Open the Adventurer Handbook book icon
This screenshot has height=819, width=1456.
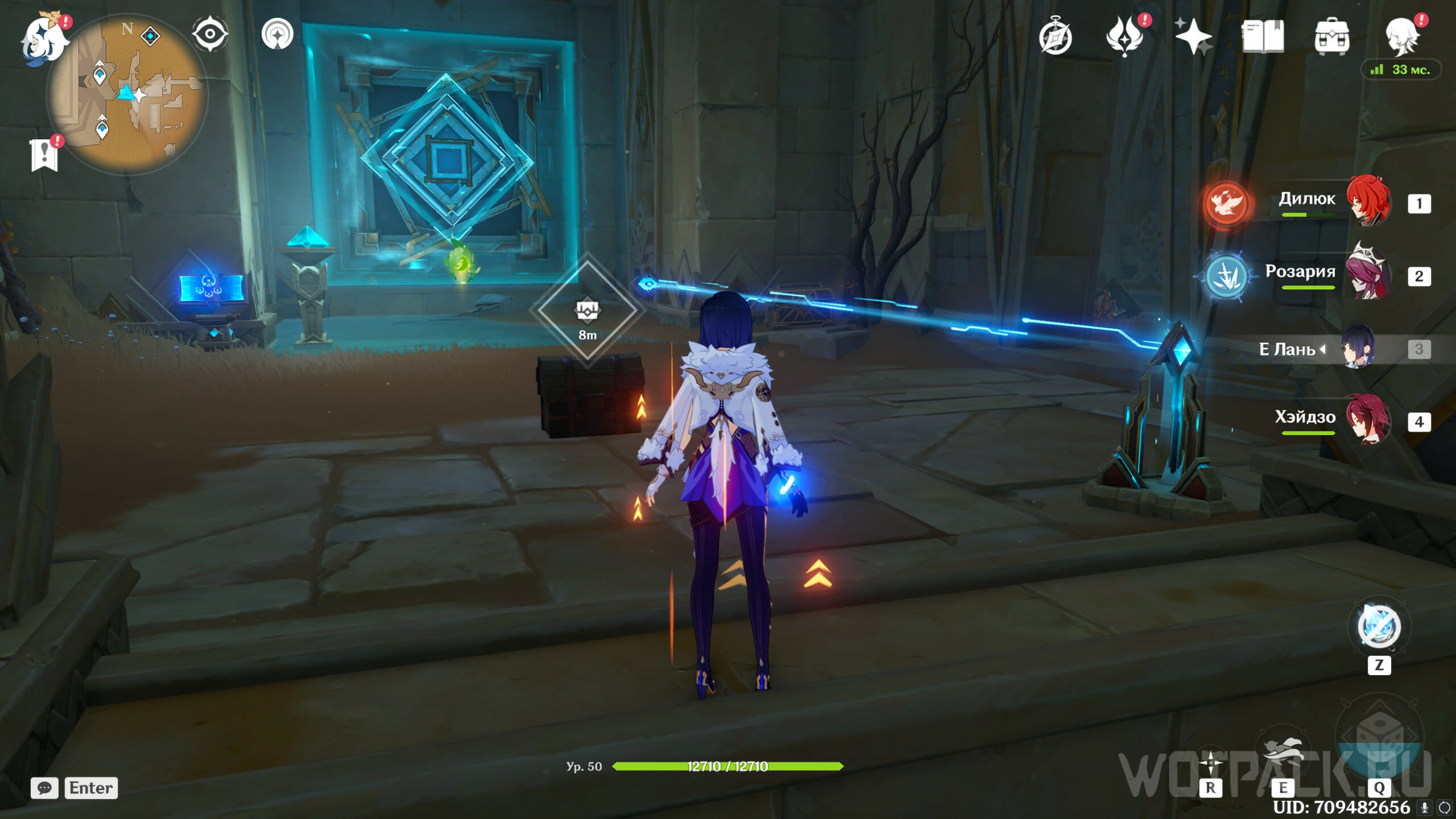[x=1262, y=36]
